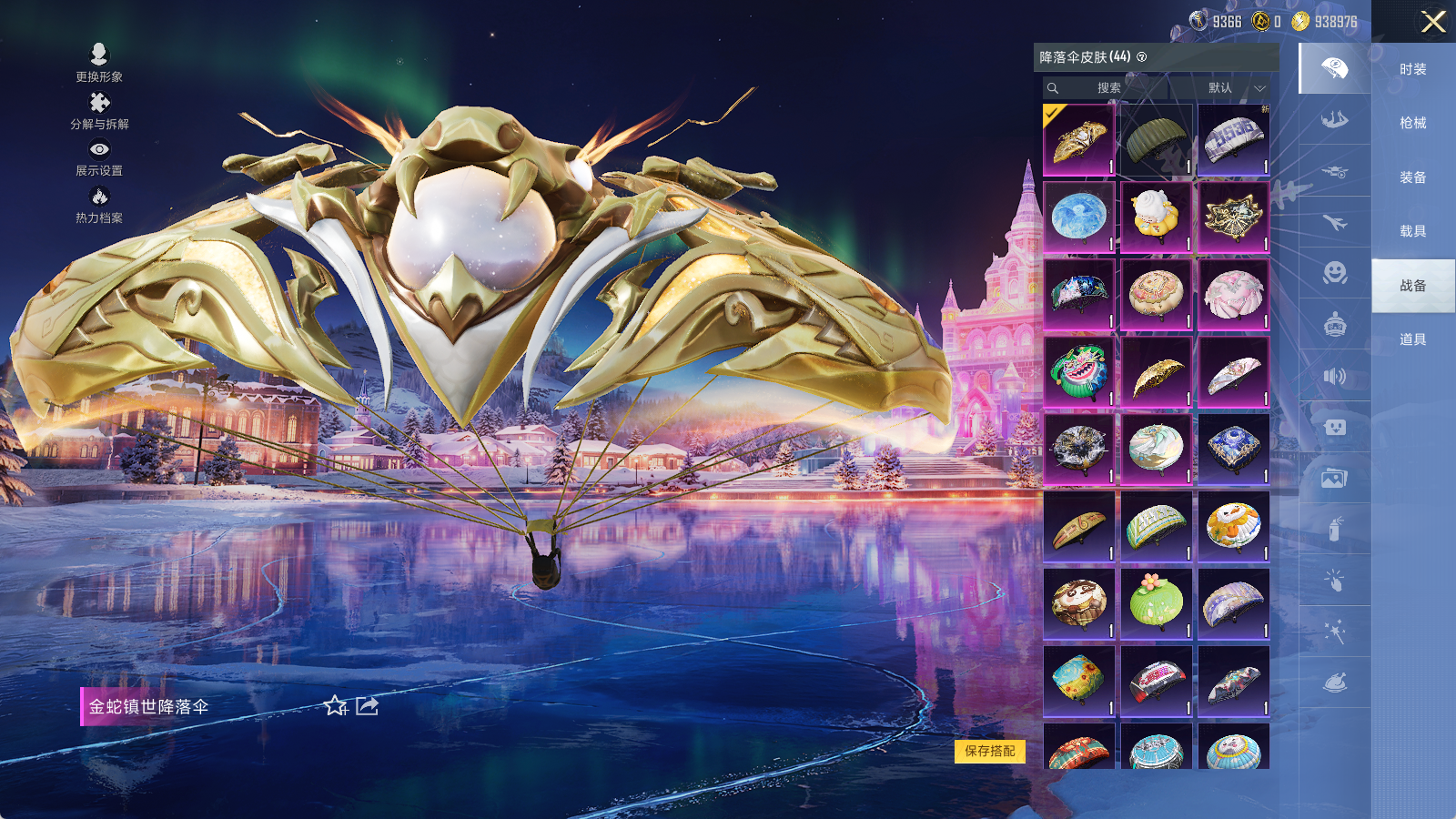Close the inventory screen with the X
Screen dimensions: 1456x819
click(x=1433, y=22)
